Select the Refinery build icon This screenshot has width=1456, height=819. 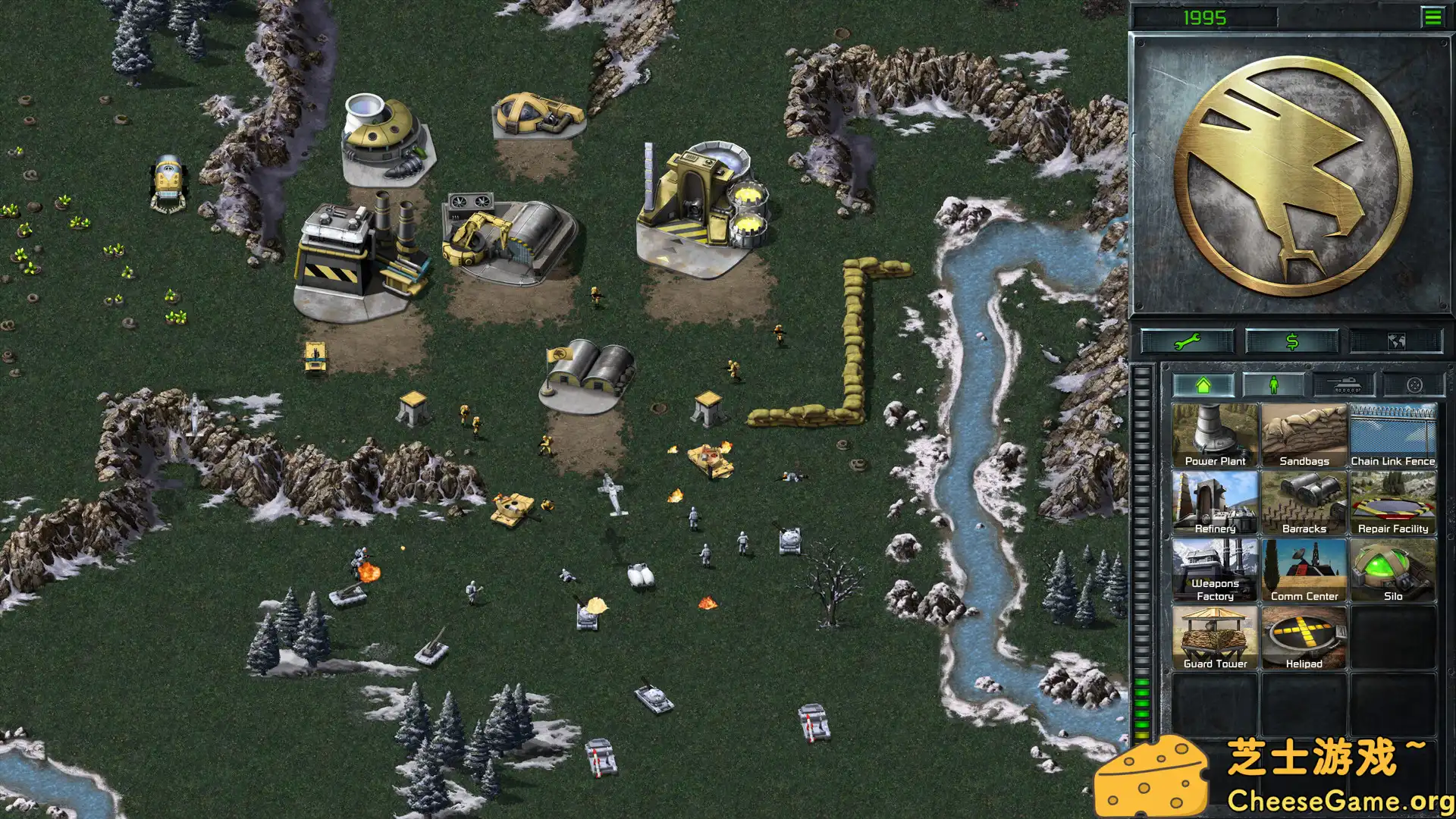tap(1214, 500)
